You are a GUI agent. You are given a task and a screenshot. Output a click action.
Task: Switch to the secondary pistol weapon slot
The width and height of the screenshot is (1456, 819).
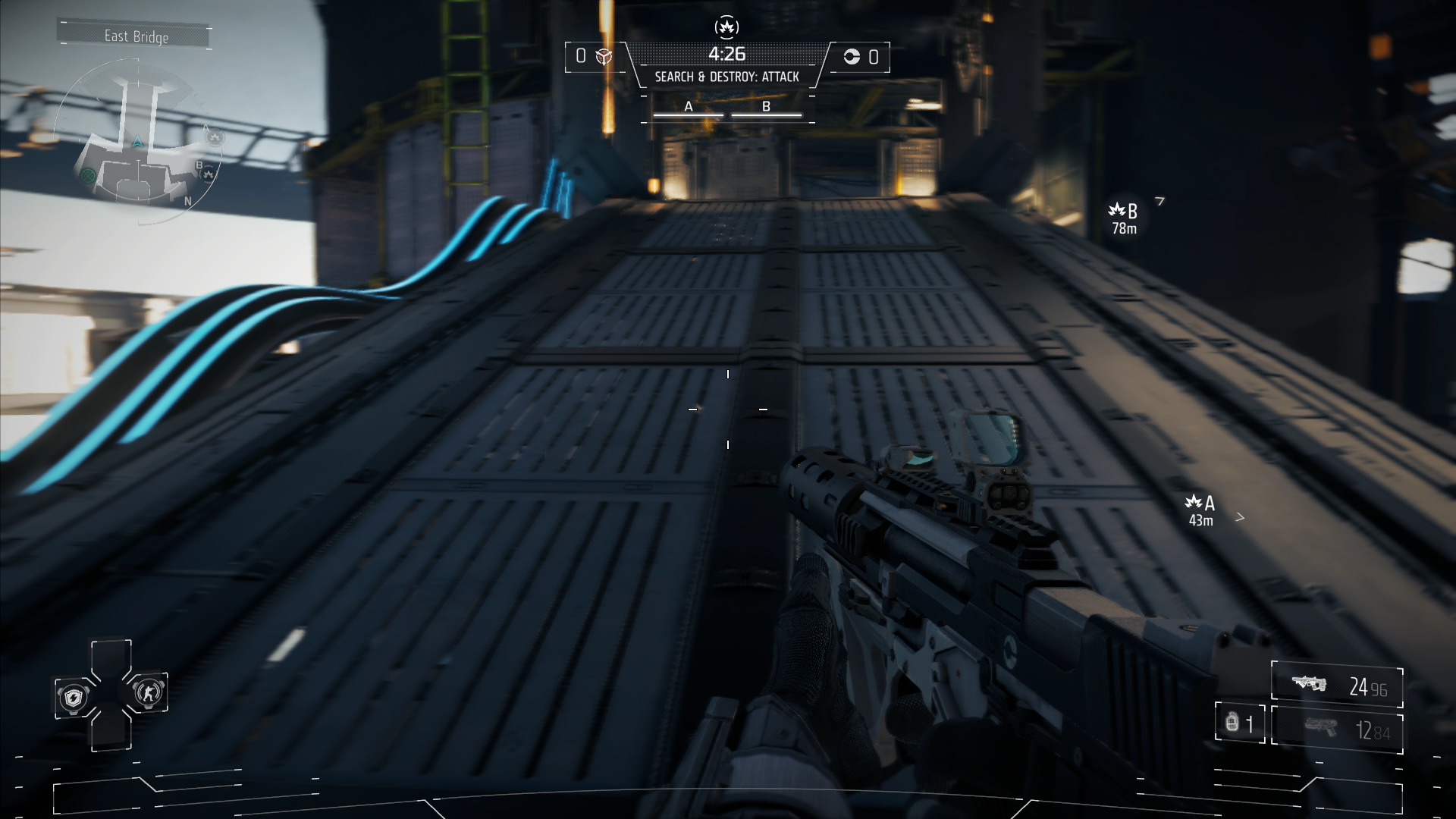pos(1336,730)
